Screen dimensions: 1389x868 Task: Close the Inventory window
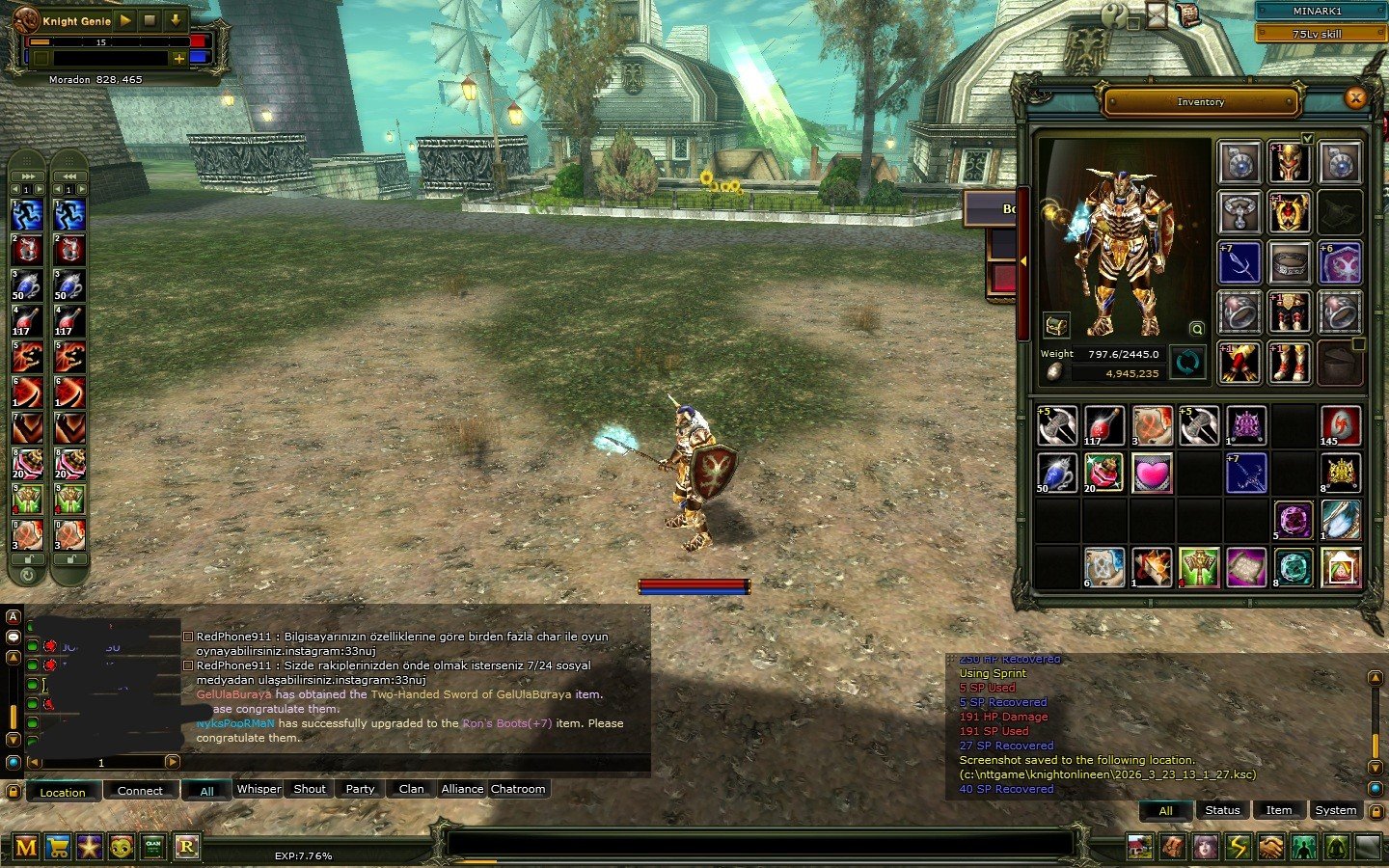pos(1355,97)
